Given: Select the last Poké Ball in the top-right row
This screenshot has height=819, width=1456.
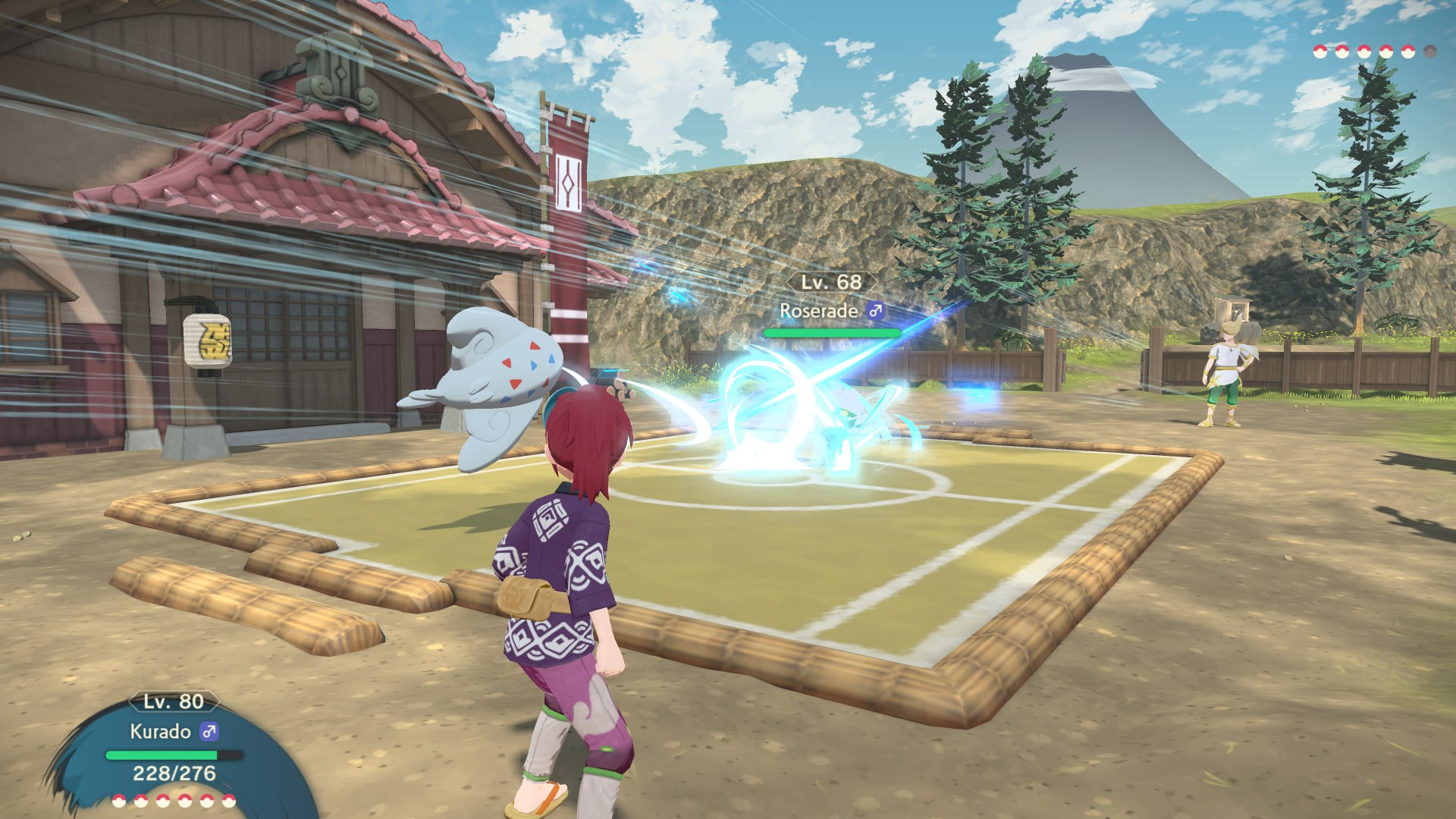Looking at the screenshot, I should click(x=1431, y=52).
